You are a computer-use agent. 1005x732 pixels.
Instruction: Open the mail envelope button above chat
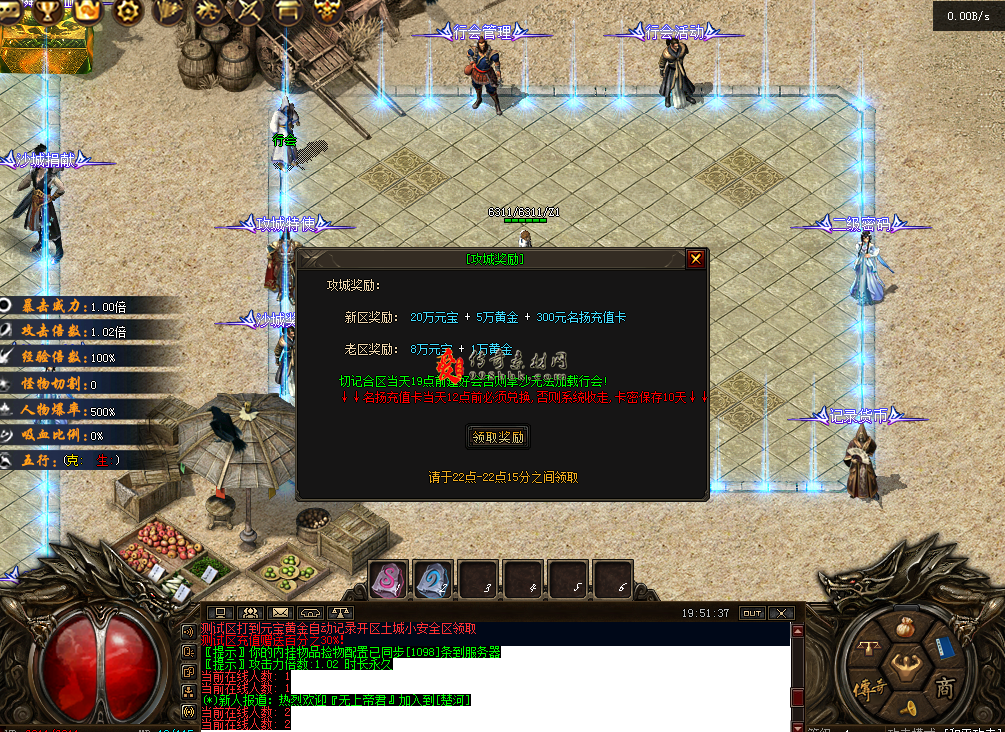tap(280, 613)
